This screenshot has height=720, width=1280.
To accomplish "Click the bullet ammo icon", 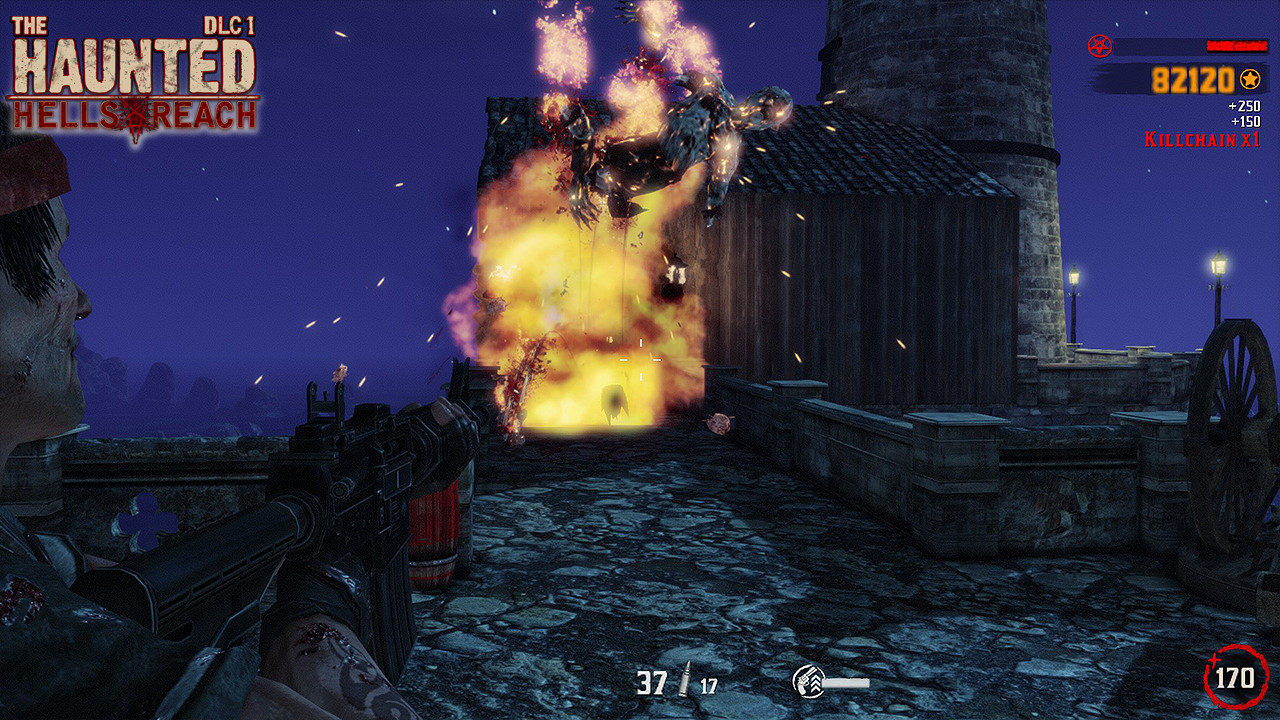I will coord(686,683).
